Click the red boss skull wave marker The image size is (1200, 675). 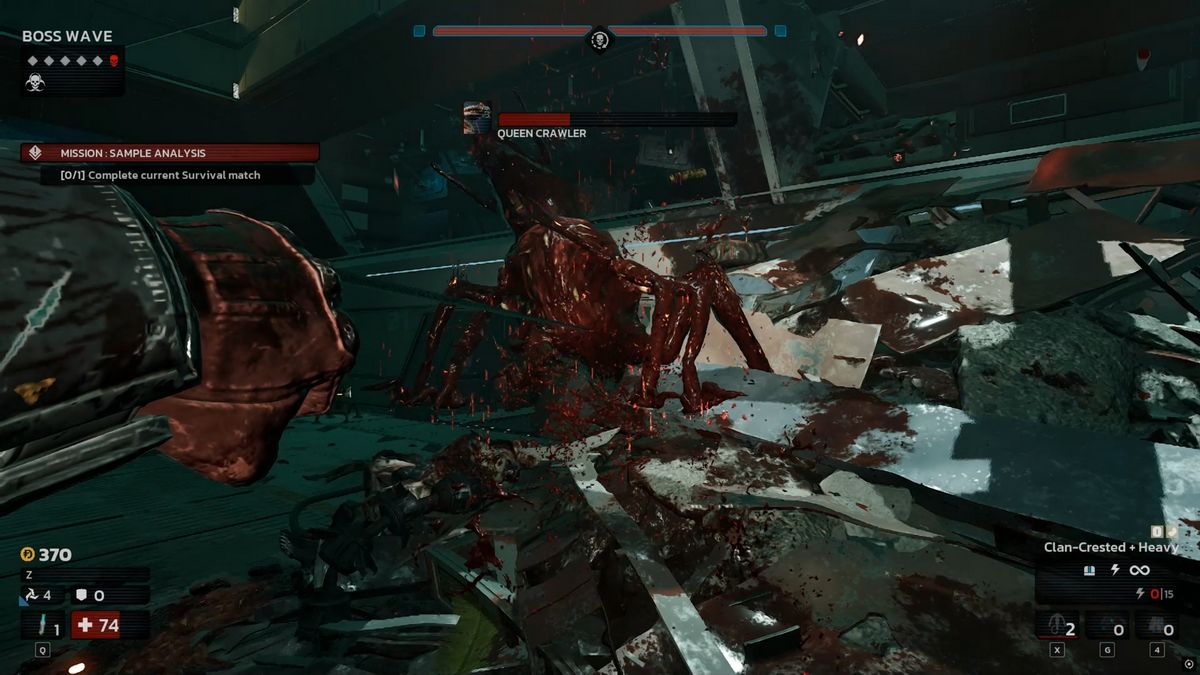pos(113,61)
